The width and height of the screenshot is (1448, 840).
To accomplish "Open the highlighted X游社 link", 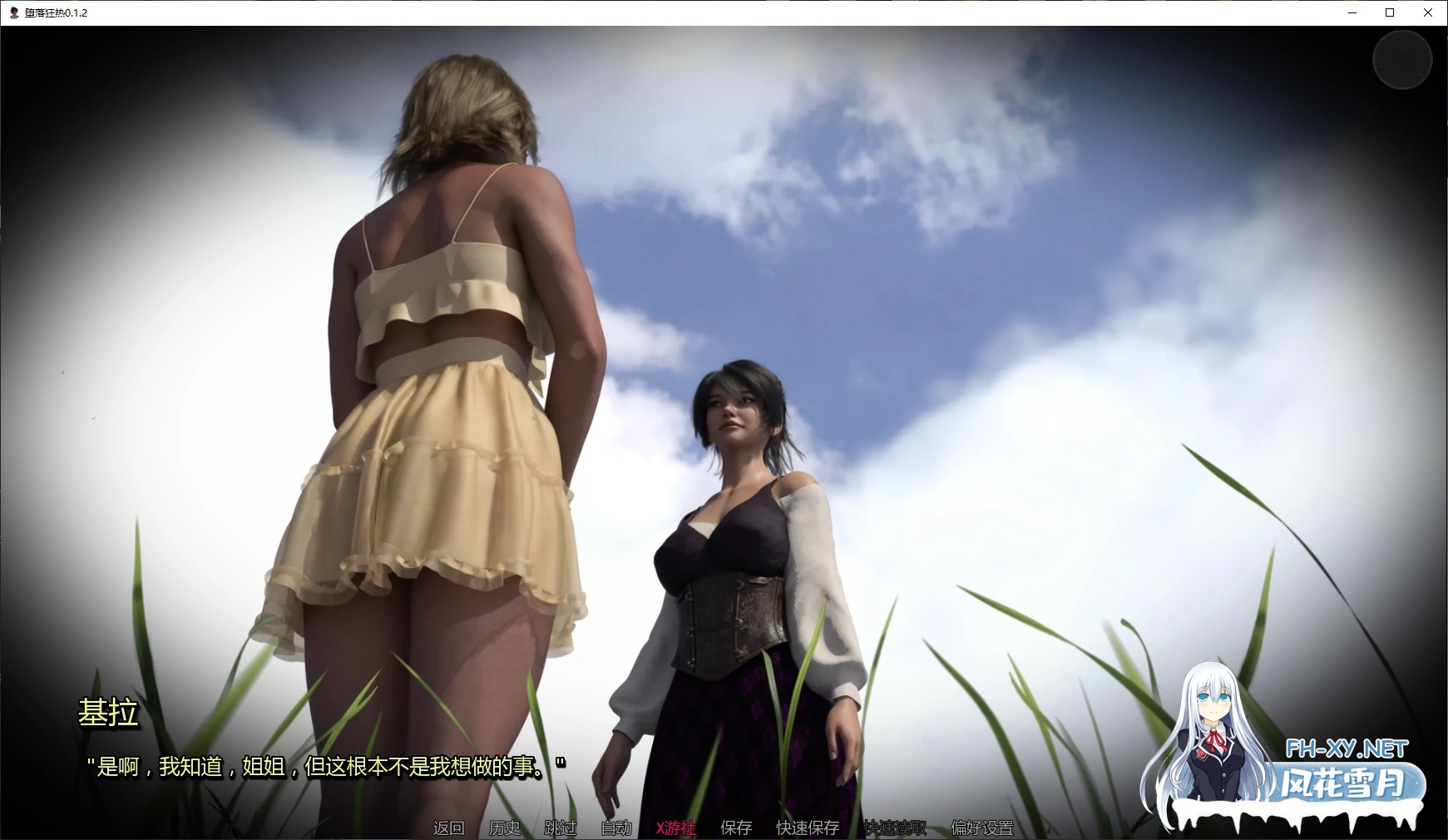I will pyautogui.click(x=675, y=828).
